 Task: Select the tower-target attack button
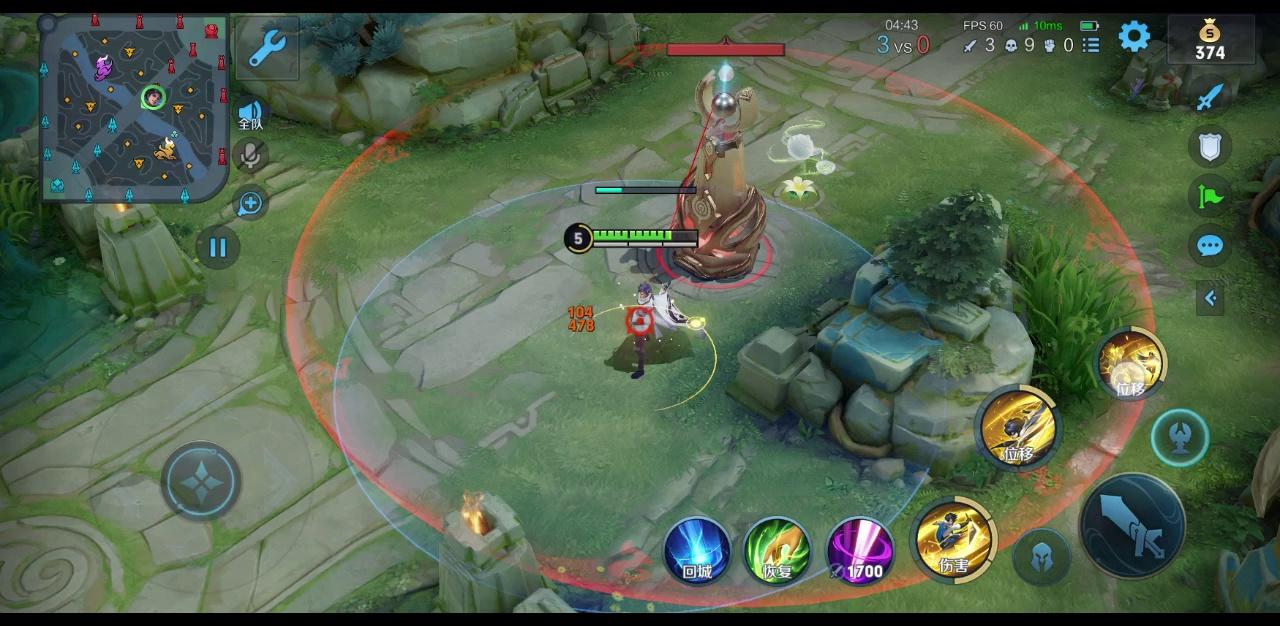[x=1180, y=437]
